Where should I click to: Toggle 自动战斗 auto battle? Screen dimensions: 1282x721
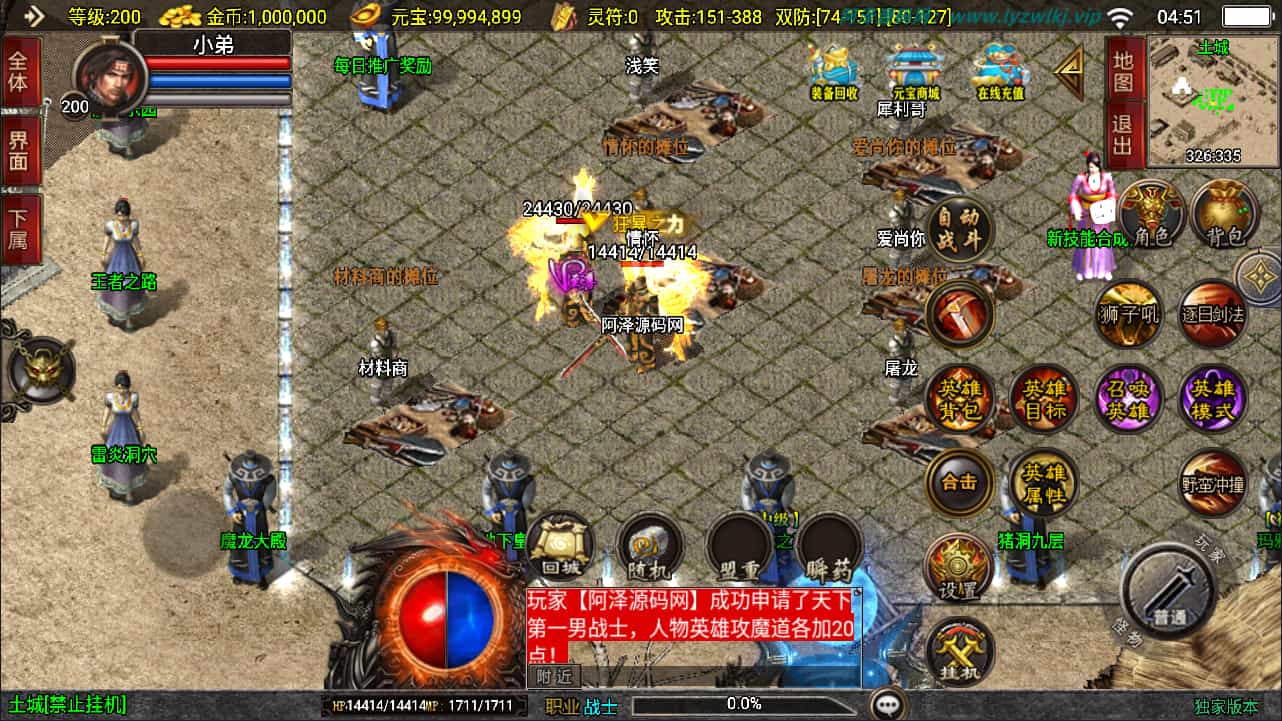coord(959,228)
